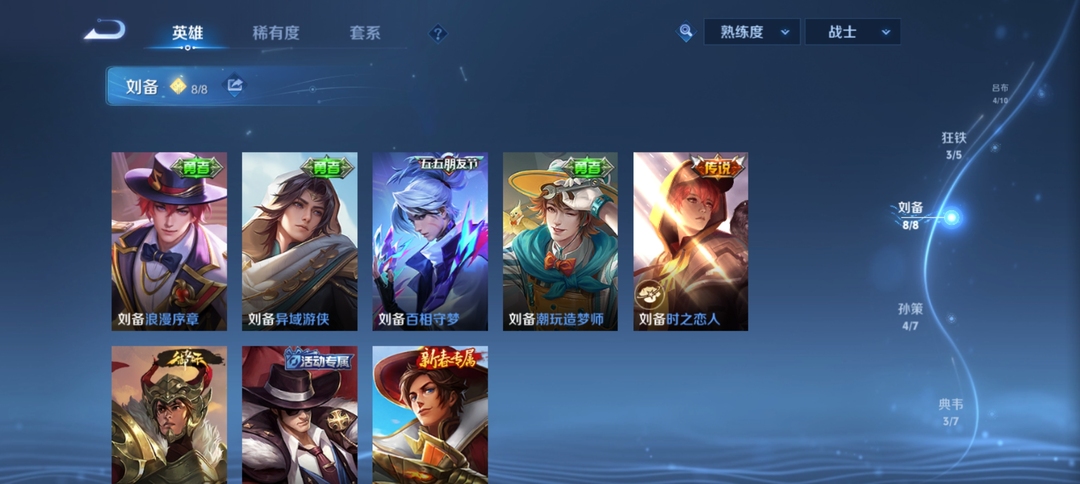Select the 刘备 浪漫序章 skin card
The image size is (1080, 484).
click(169, 241)
